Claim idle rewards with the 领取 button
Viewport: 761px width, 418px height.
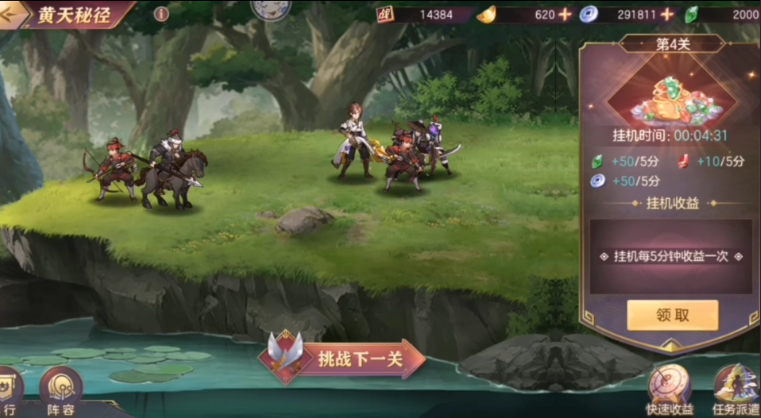[672, 314]
